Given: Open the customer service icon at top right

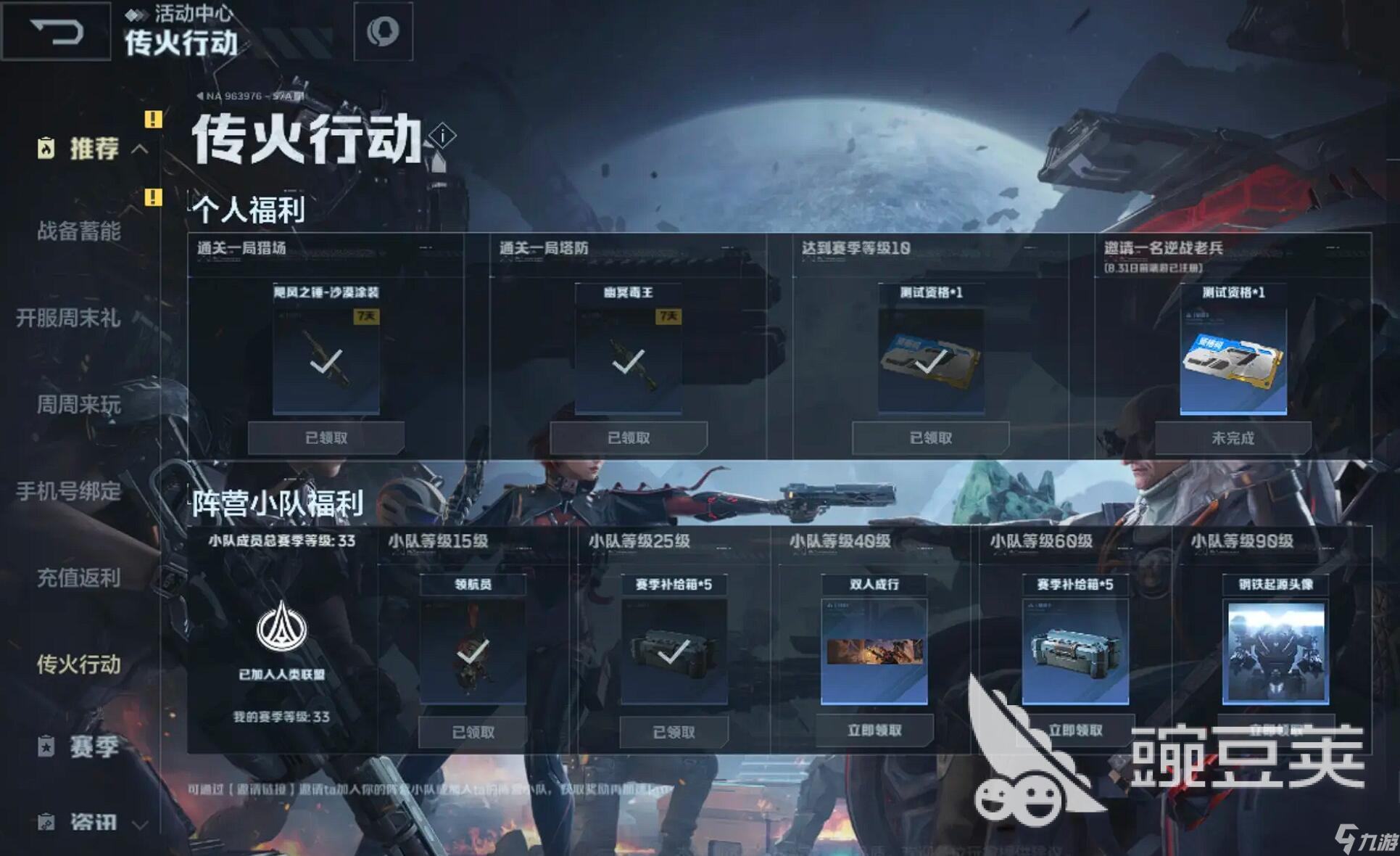Looking at the screenshot, I should 384,32.
